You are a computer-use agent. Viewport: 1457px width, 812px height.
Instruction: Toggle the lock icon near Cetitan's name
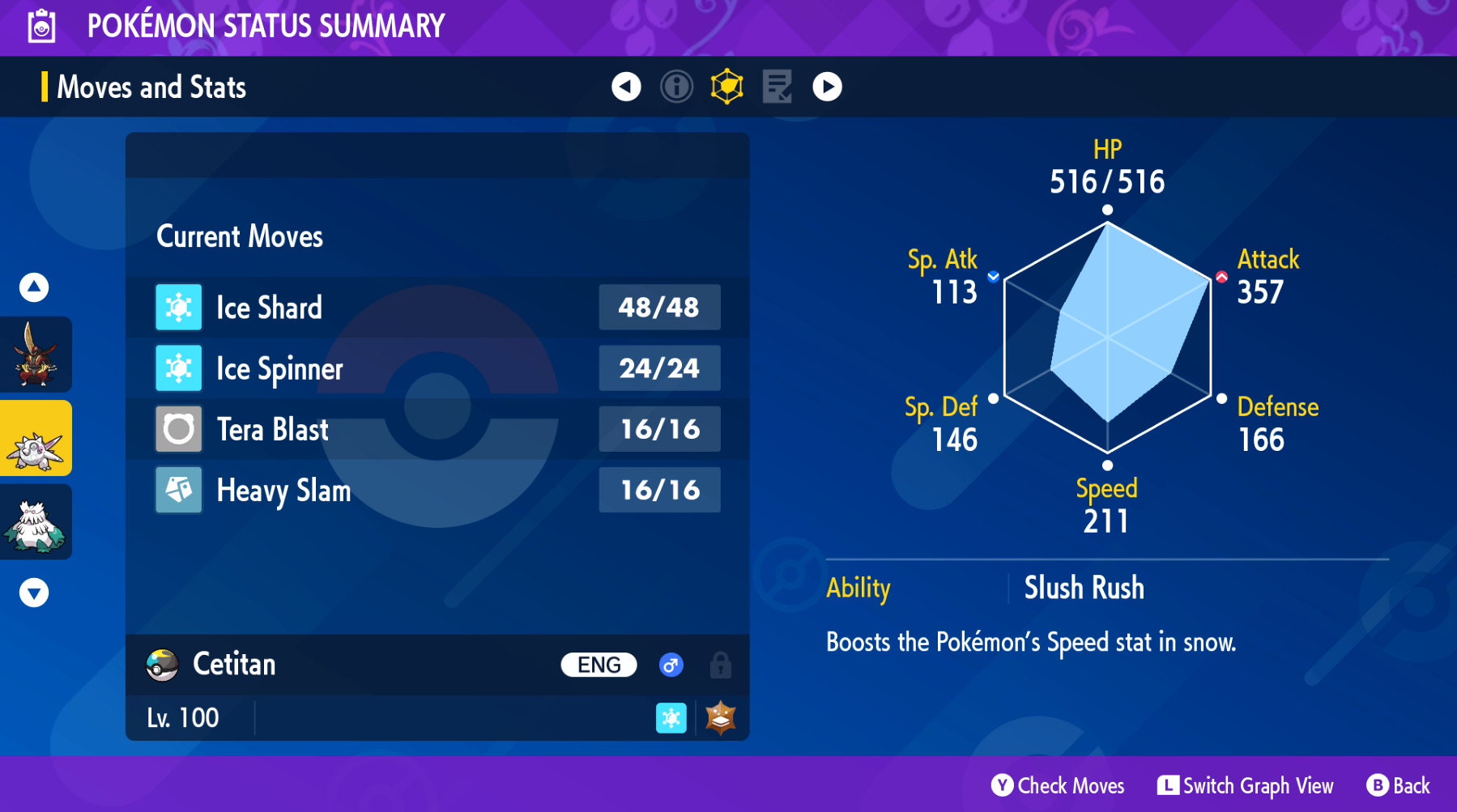coord(719,665)
